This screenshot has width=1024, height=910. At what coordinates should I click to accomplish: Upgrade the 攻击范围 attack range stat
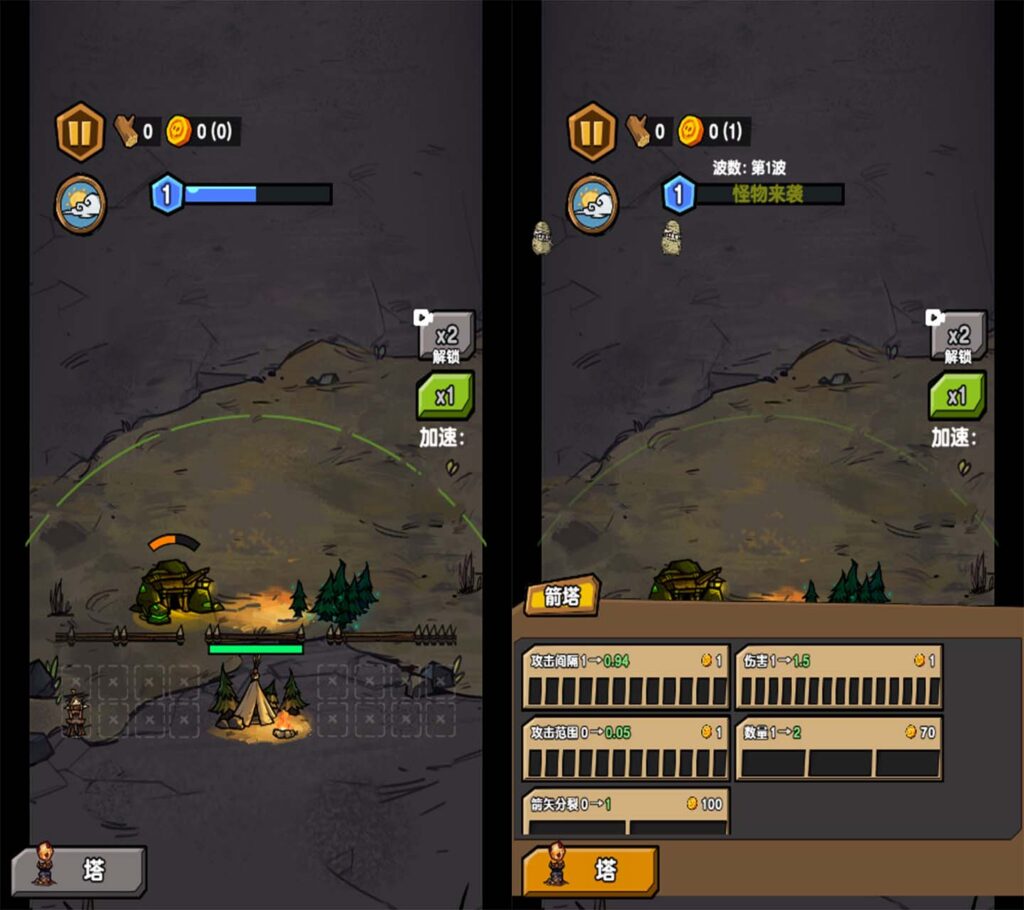(626, 749)
